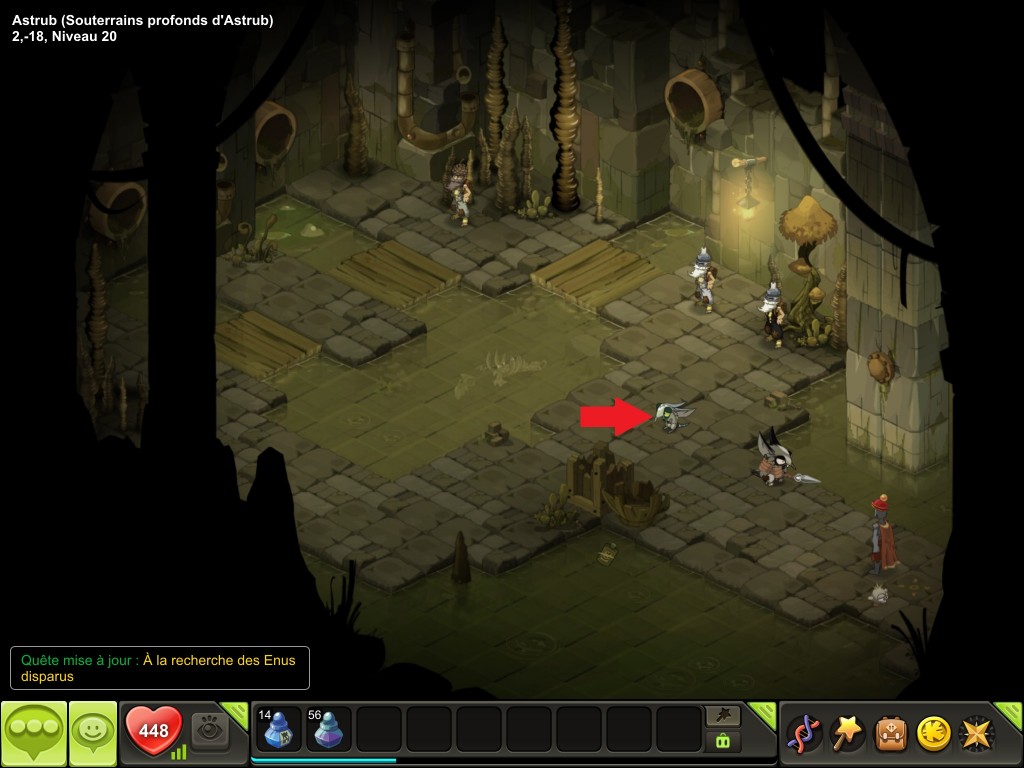Use the blue potion with 14 charges
Screen dimensions: 1024x768
(x=278, y=729)
